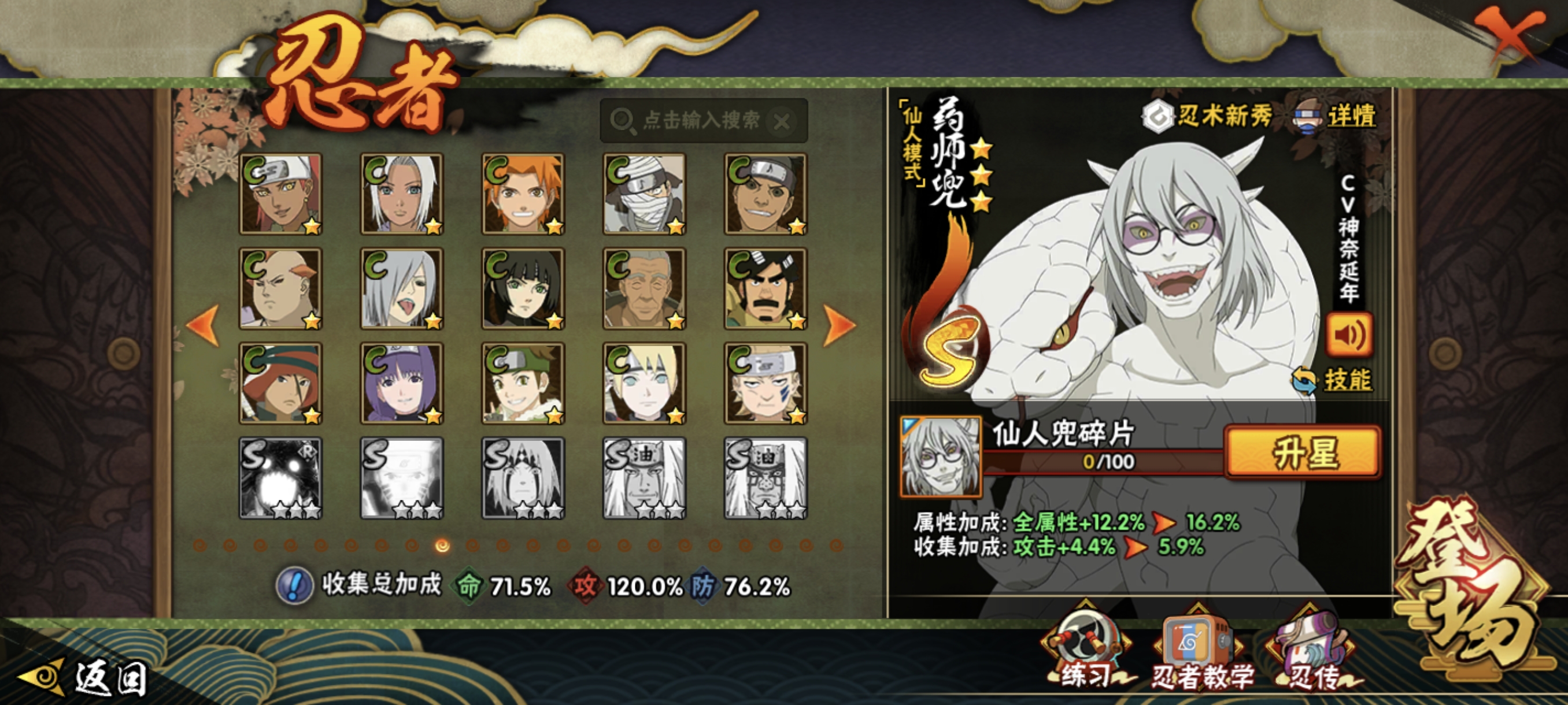This screenshot has height=705, width=1568.
Task: Open the 仙人兜碎片 fragment icon
Action: point(941,456)
